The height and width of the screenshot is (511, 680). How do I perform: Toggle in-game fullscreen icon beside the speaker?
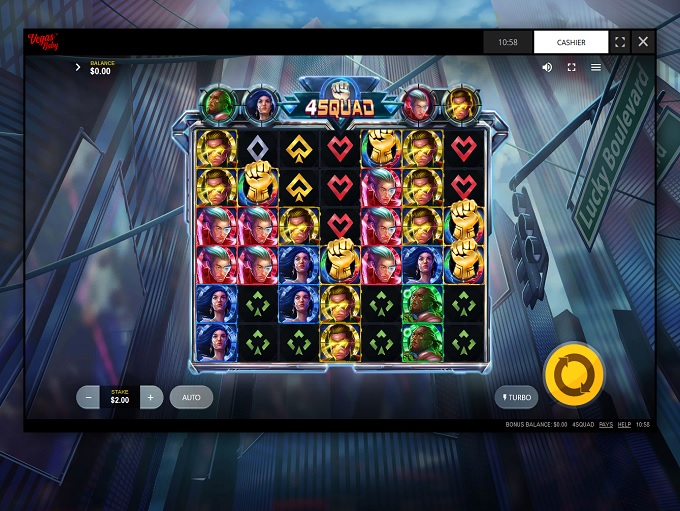point(572,67)
